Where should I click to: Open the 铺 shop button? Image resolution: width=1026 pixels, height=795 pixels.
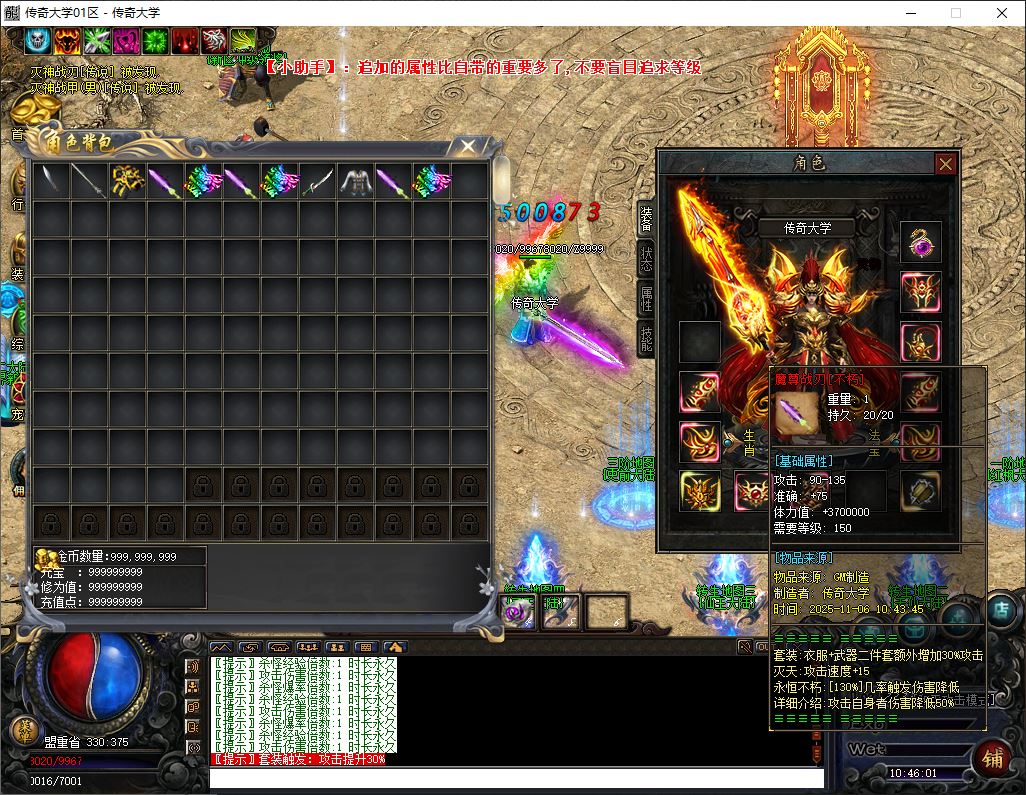pos(994,757)
